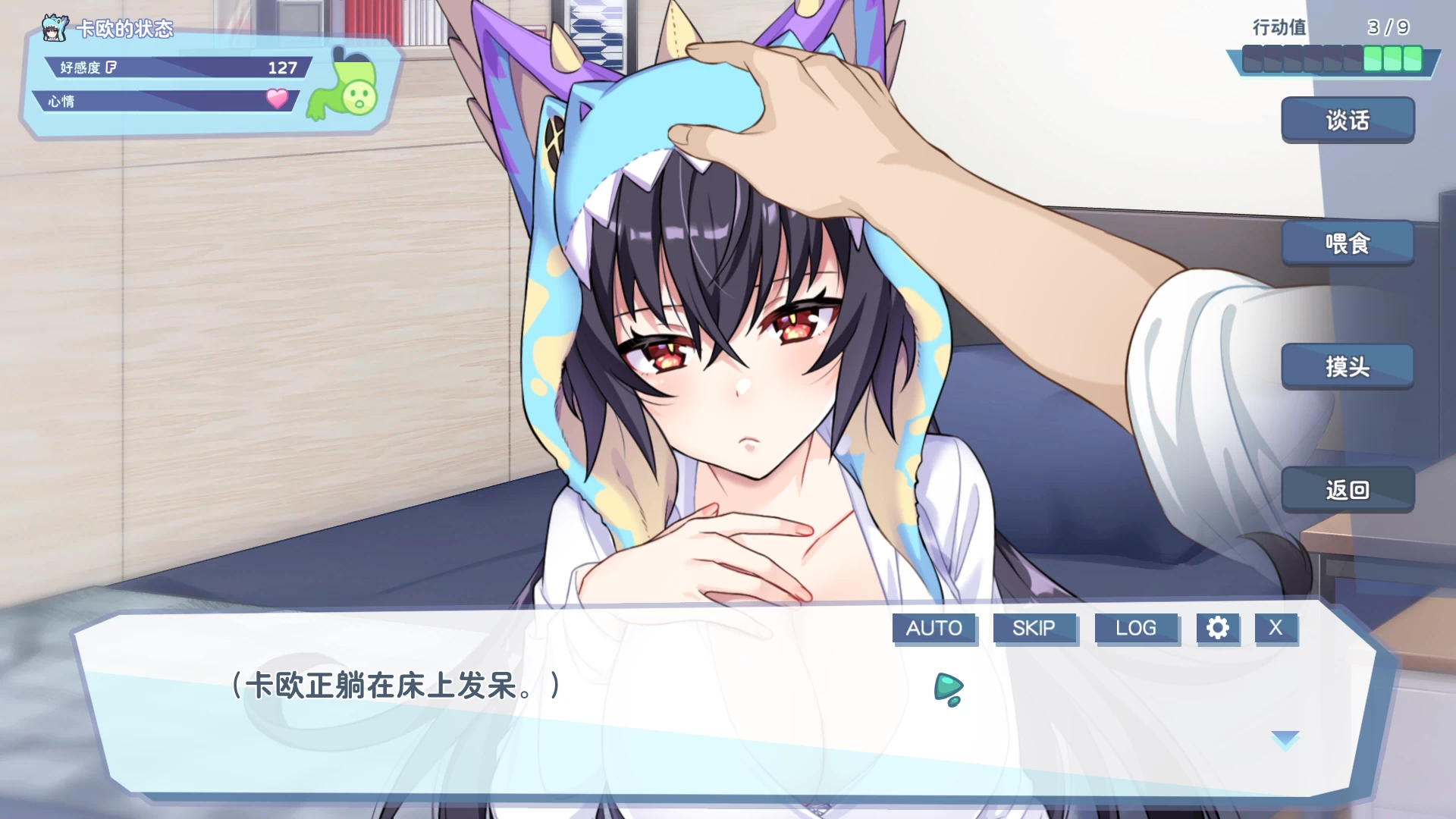Hide the dialogue box with the X button
1456x819 pixels.
[x=1276, y=628]
